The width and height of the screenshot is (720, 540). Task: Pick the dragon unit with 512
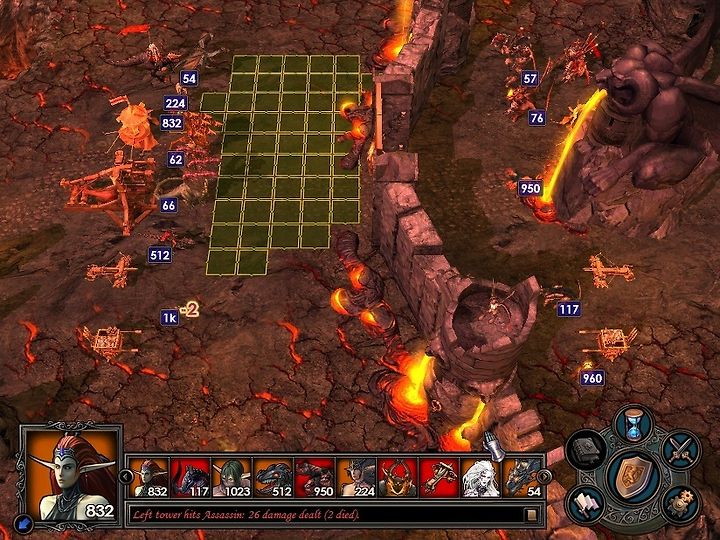tap(273, 476)
